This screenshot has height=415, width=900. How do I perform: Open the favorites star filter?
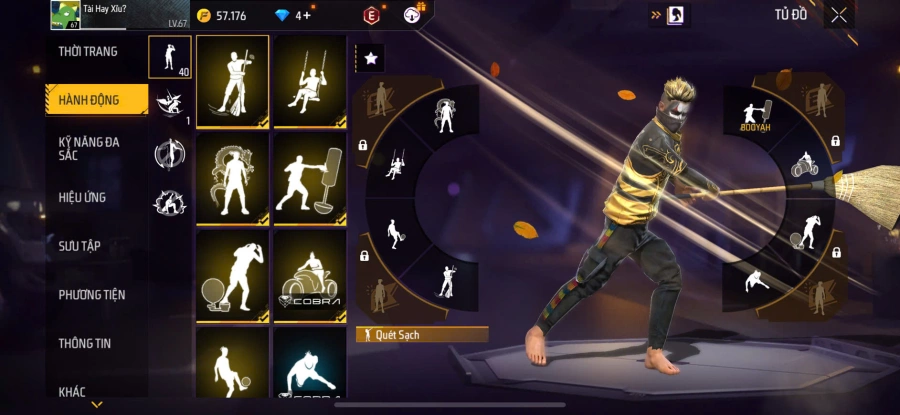[x=370, y=59]
